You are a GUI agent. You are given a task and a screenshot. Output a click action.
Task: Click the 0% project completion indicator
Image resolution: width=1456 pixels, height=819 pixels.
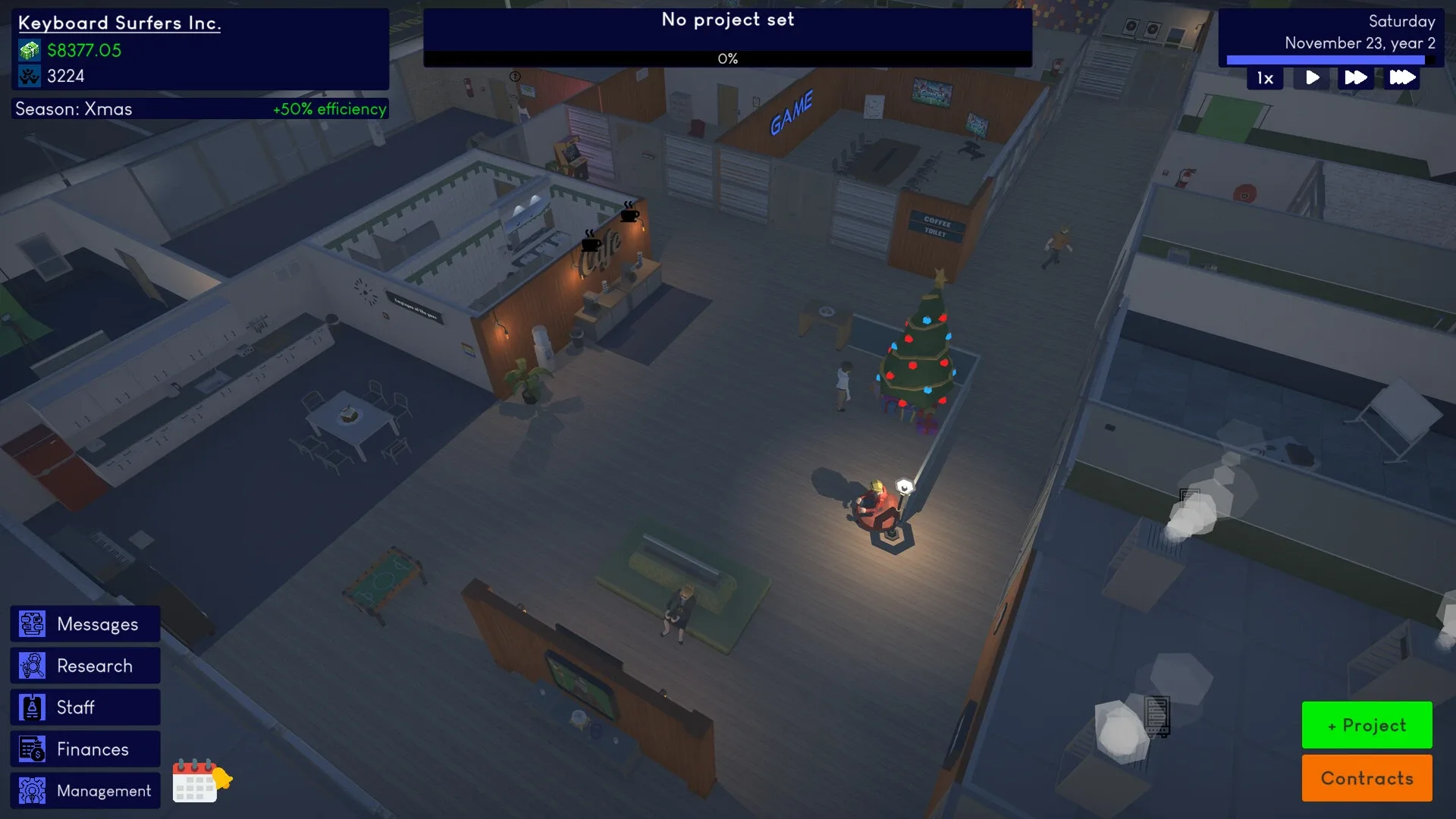[x=726, y=58]
